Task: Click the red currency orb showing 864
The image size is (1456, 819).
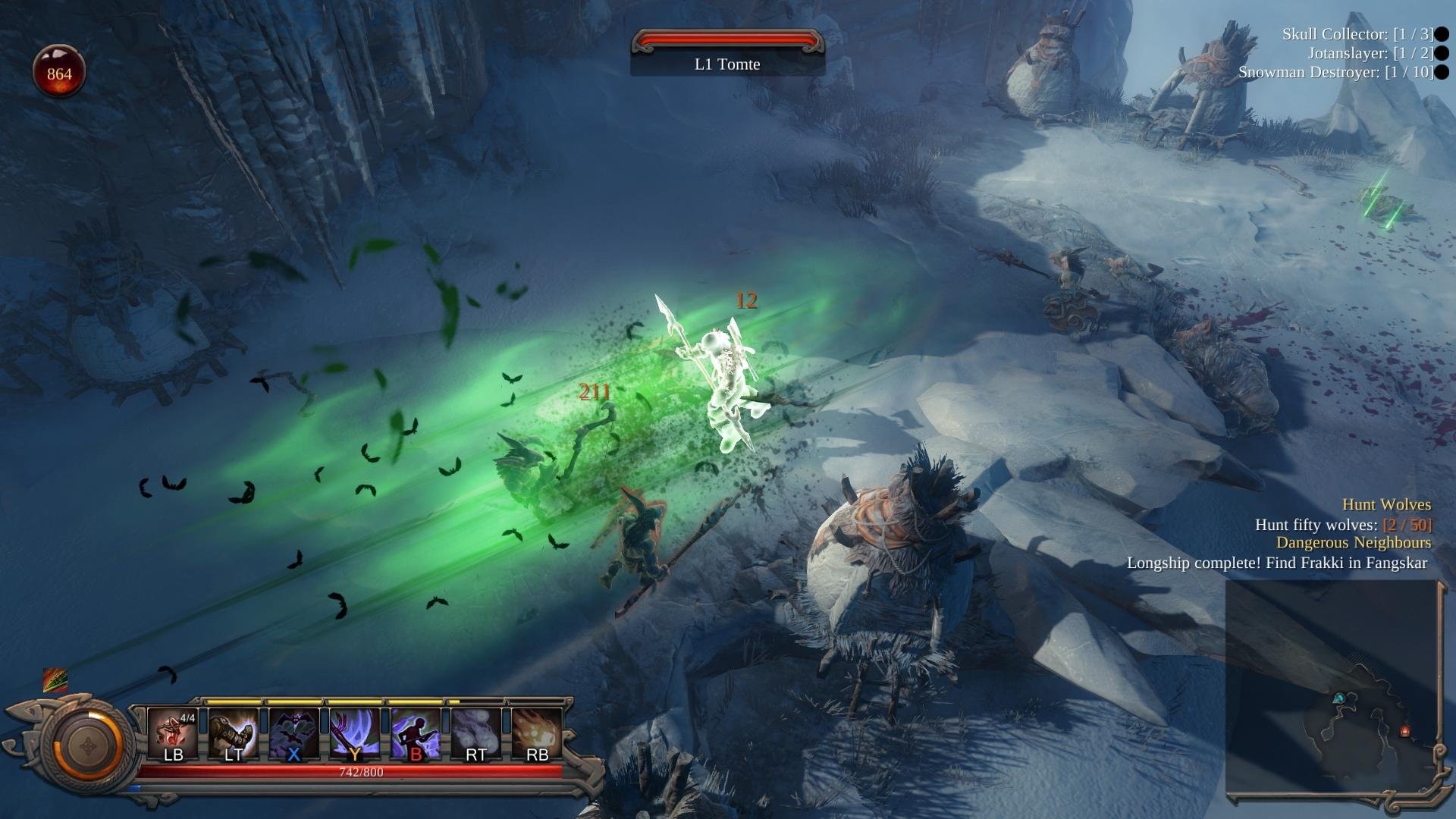Action: [58, 71]
